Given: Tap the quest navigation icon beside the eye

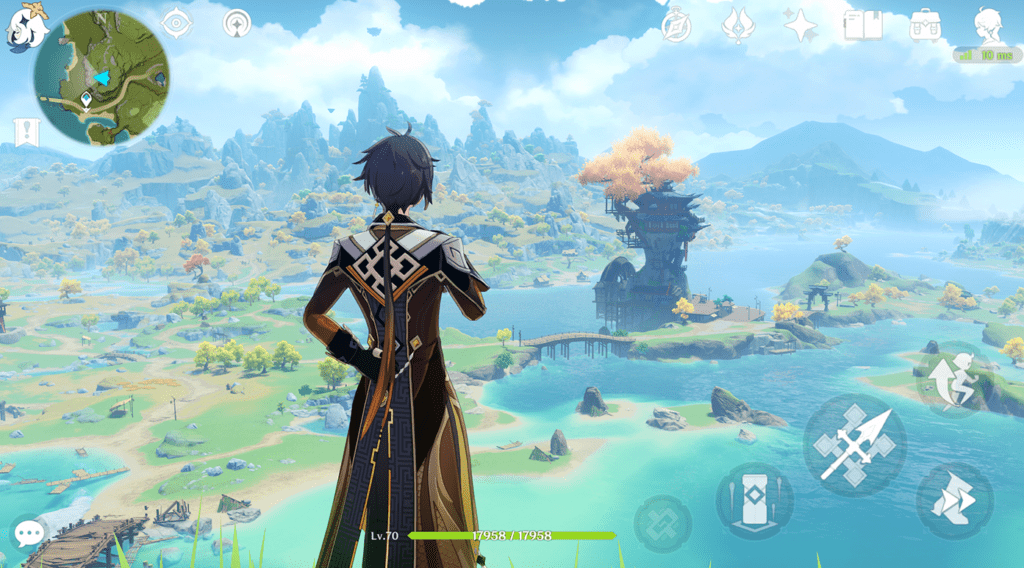Looking at the screenshot, I should click(237, 22).
